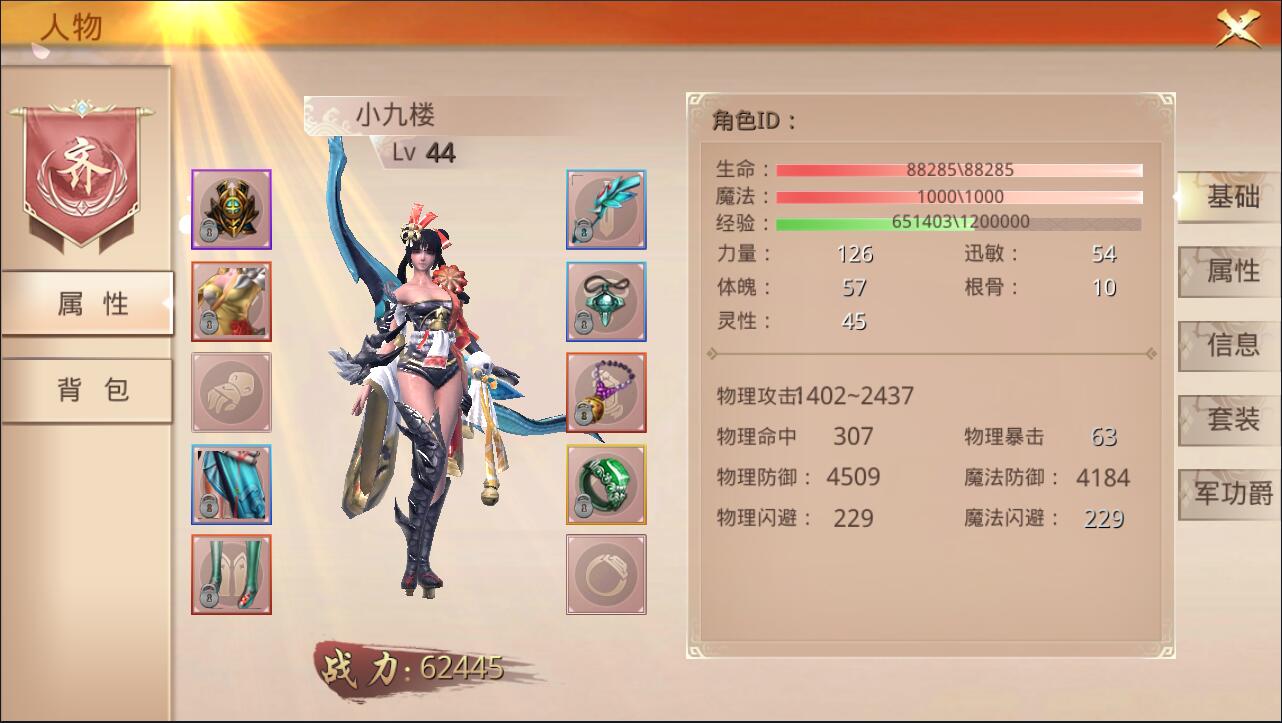Click the green experience progress bar

[955, 222]
